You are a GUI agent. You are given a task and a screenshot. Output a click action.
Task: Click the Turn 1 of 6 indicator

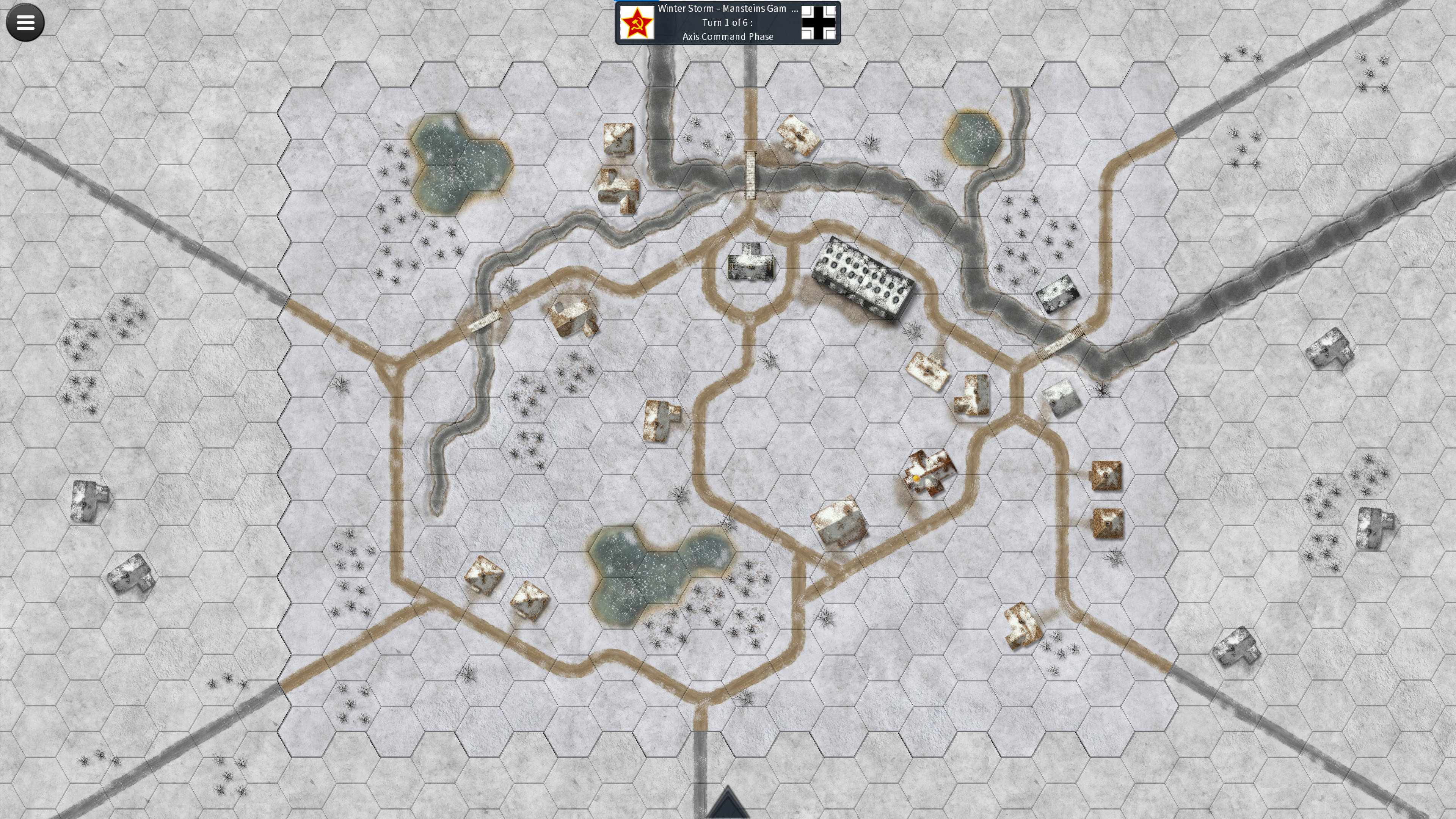tap(728, 23)
